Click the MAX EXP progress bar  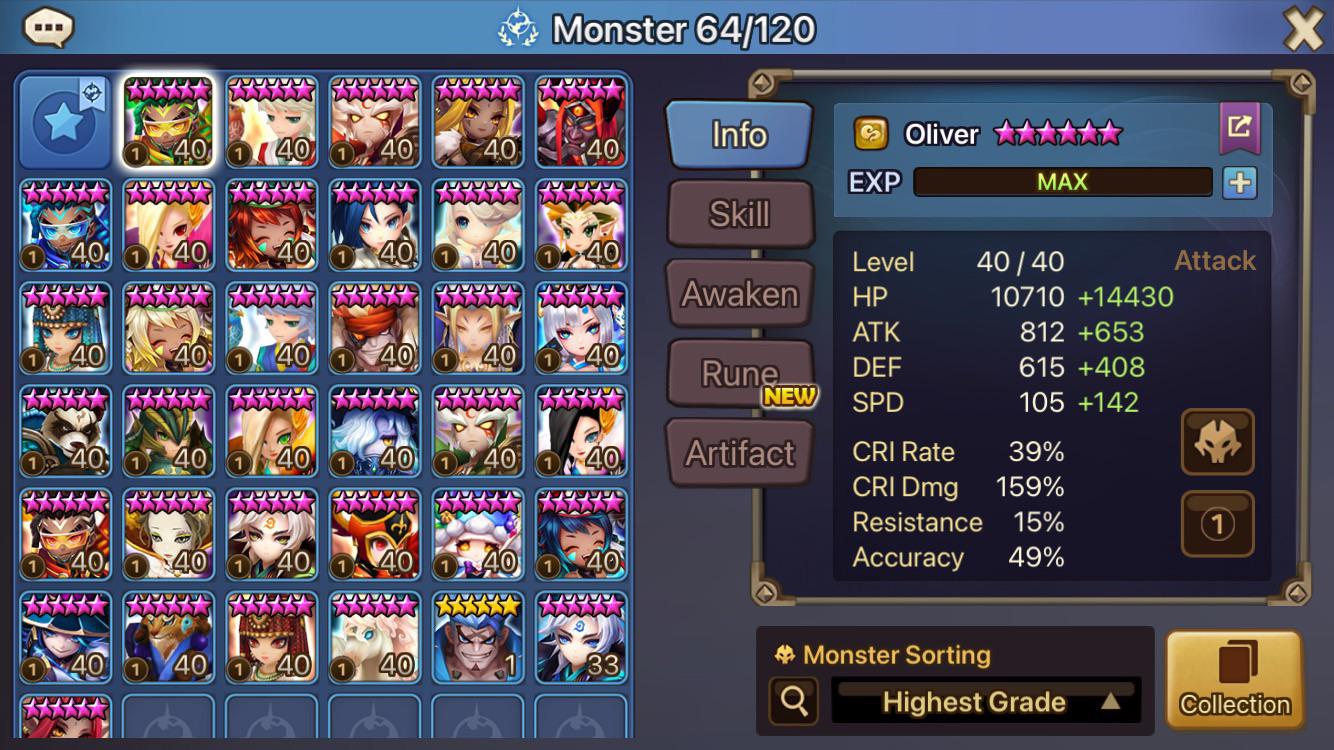(x=1063, y=182)
